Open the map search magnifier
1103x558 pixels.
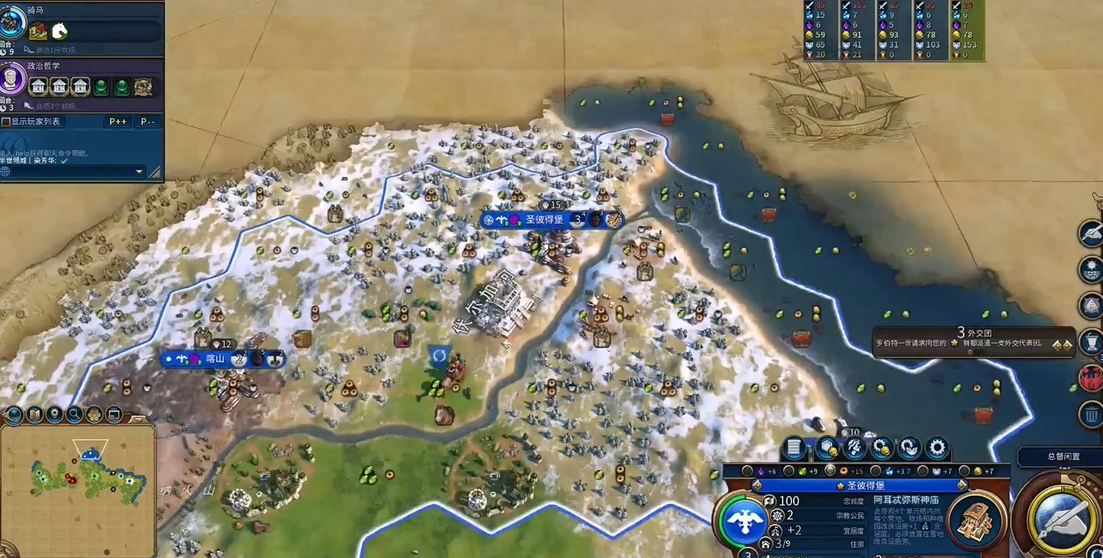click(75, 414)
